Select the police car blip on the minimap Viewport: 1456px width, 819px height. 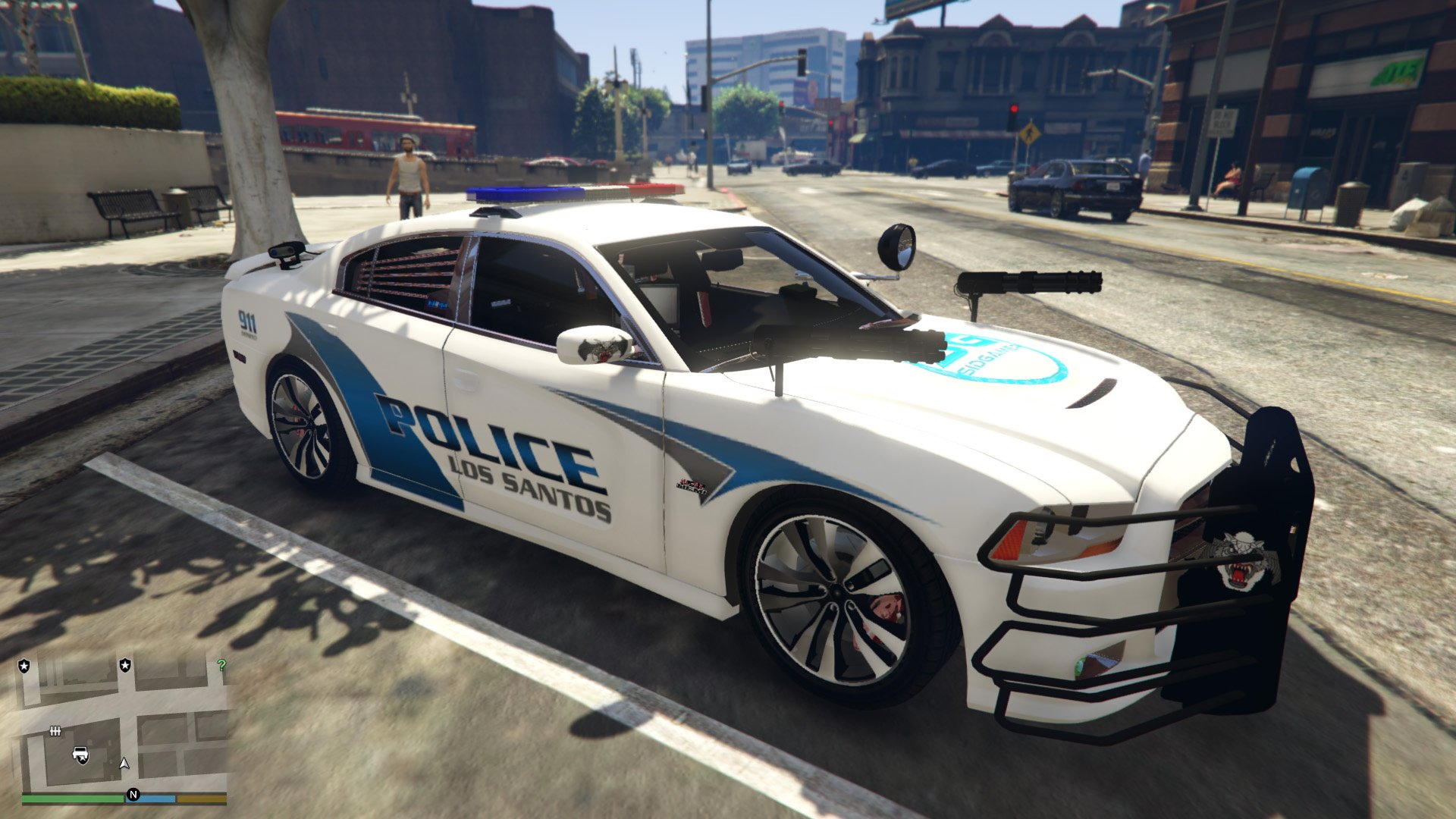[x=80, y=754]
